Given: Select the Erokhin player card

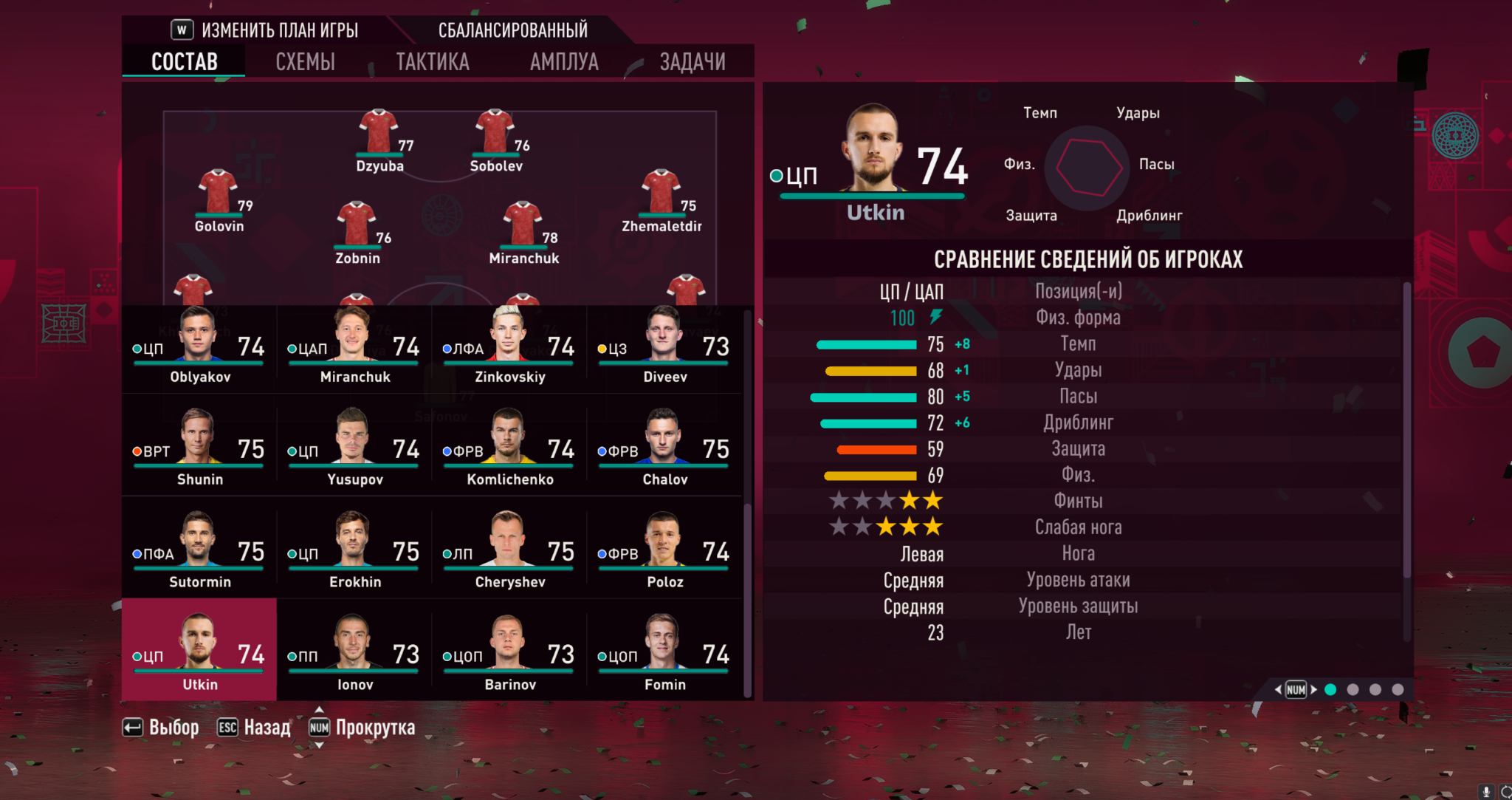Looking at the screenshot, I should tap(354, 553).
